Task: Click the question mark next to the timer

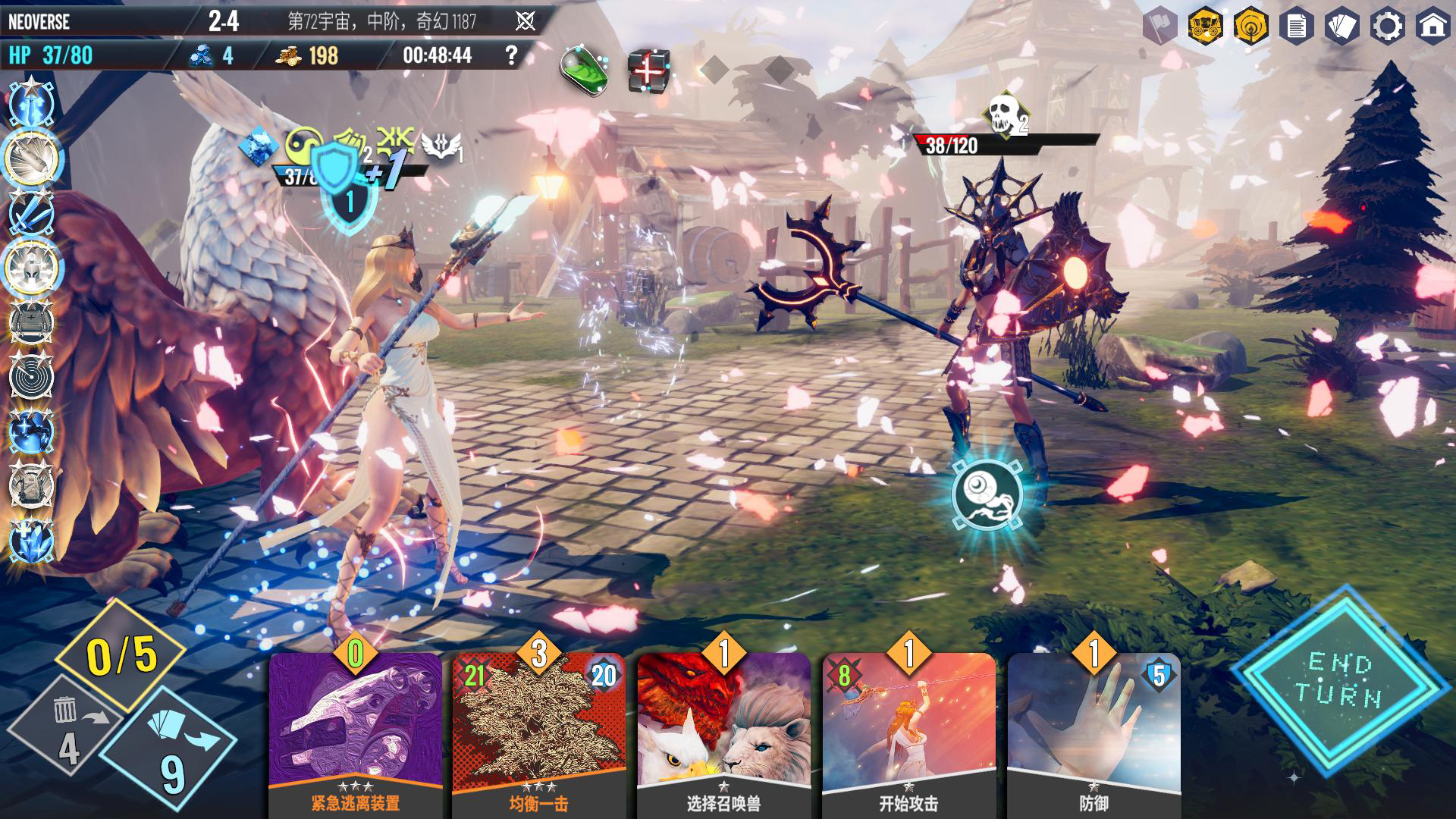Action: (x=510, y=53)
